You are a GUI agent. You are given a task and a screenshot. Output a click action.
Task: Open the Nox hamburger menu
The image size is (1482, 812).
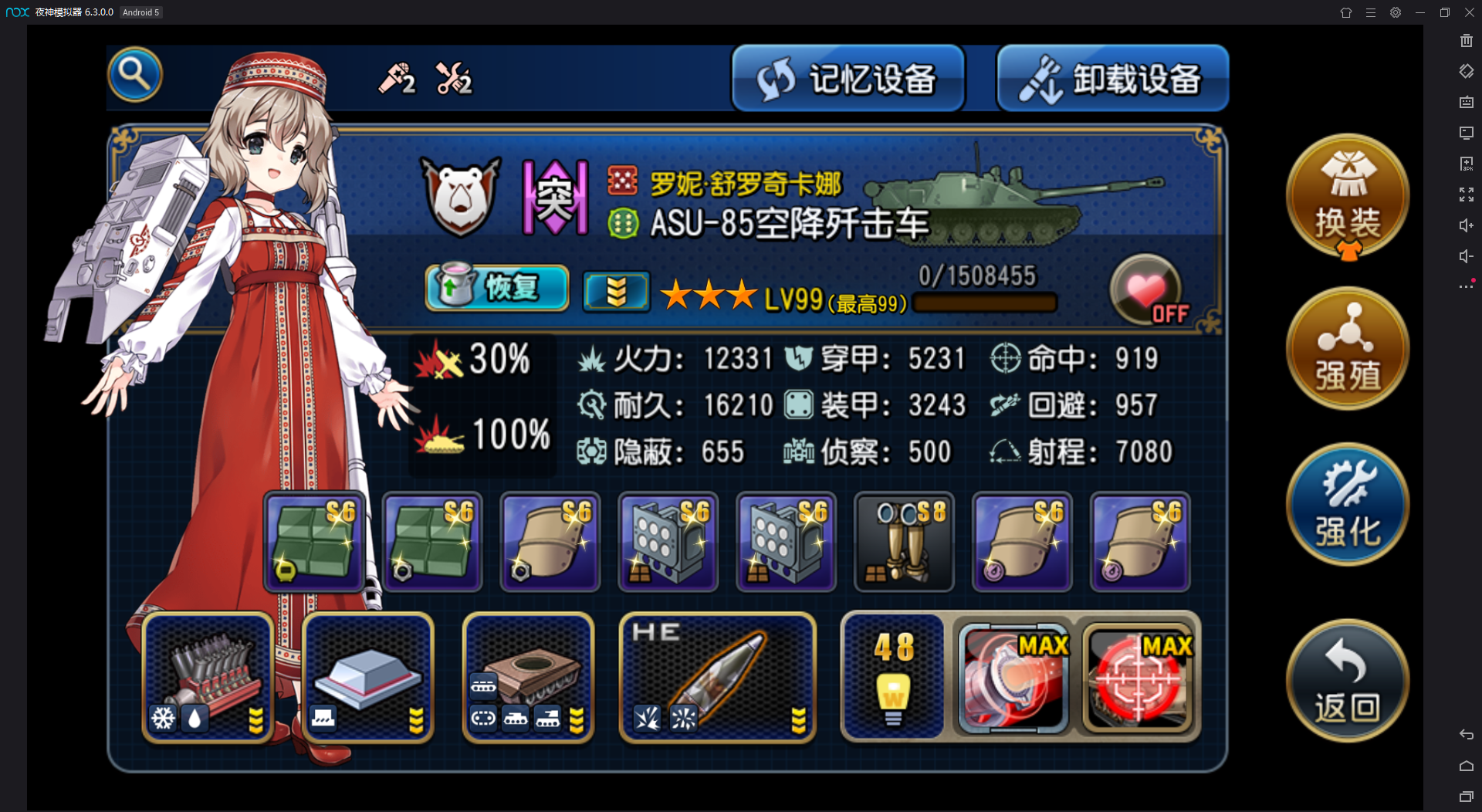(x=1371, y=12)
